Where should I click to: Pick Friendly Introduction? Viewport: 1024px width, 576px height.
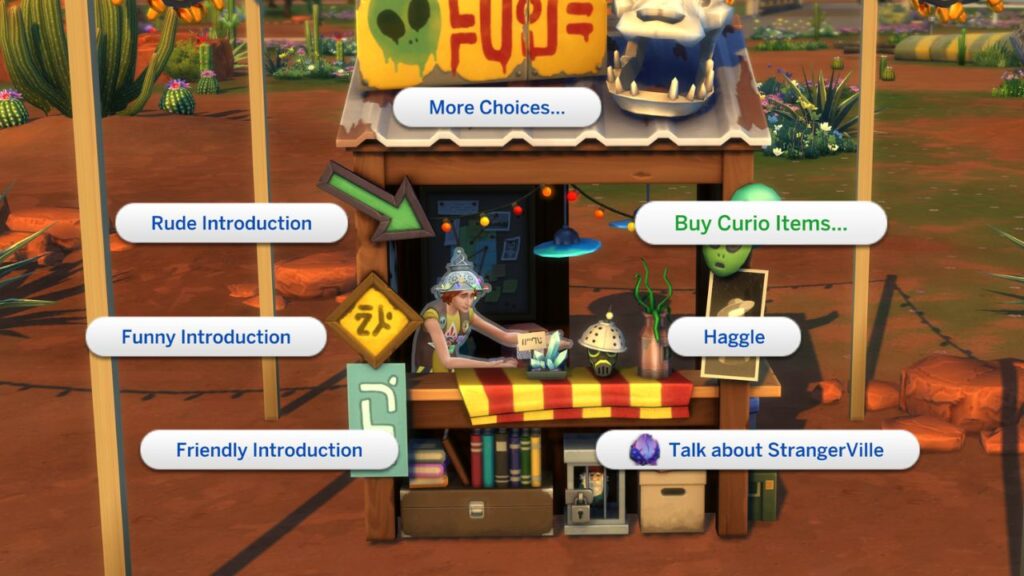point(269,450)
